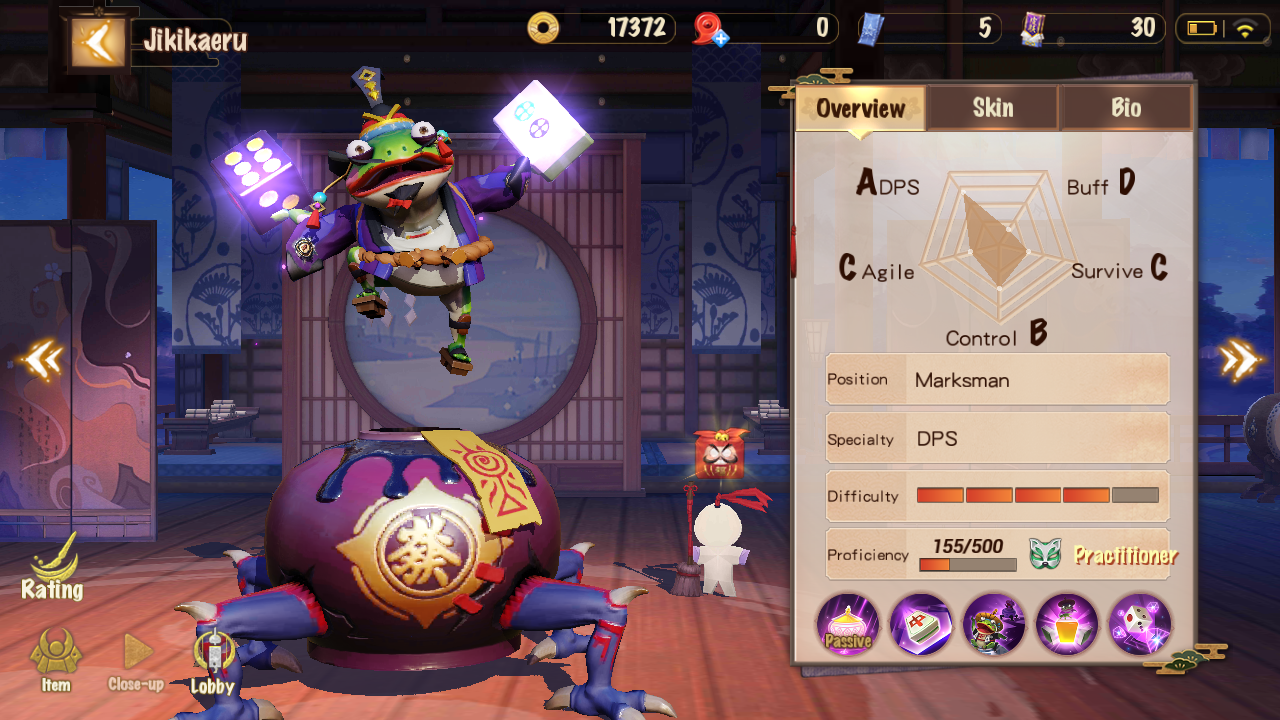Select the Lobby display button
The width and height of the screenshot is (1280, 720).
[212, 662]
